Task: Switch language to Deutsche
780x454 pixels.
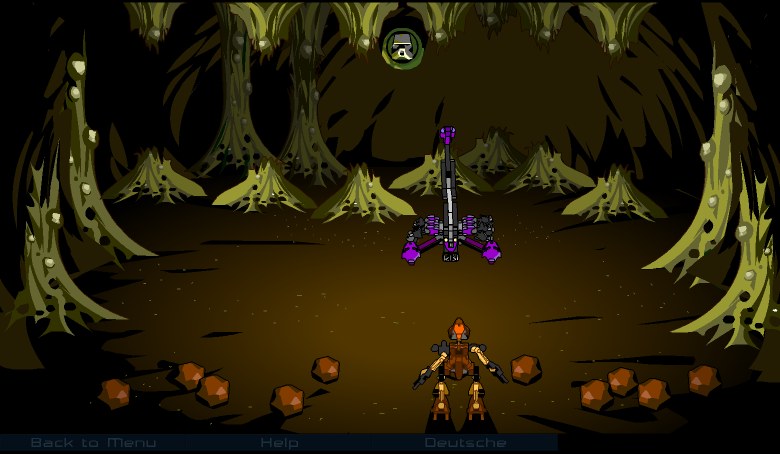Action: (465, 442)
